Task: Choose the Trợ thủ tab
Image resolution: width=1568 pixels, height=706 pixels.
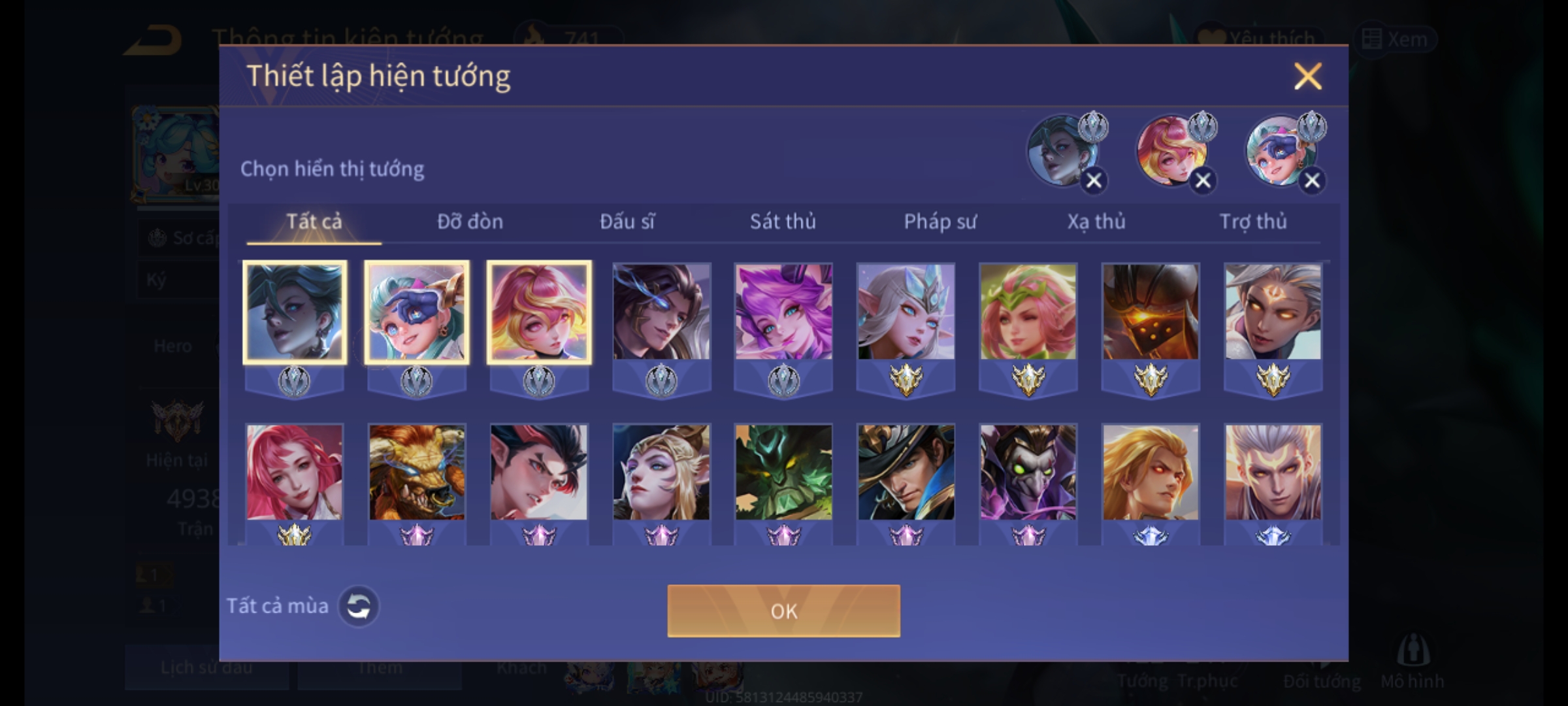Action: click(1253, 222)
